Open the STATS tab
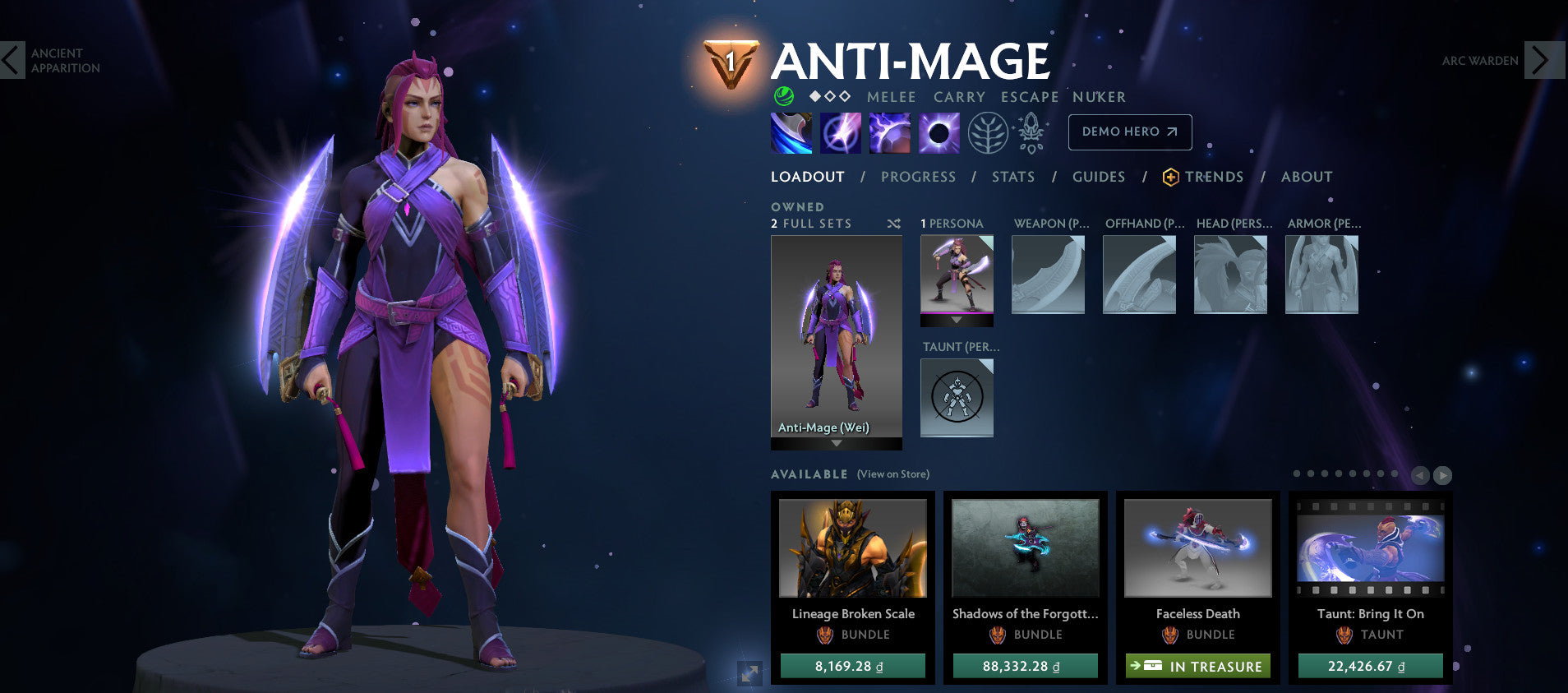The width and height of the screenshot is (1568, 693). click(1012, 176)
